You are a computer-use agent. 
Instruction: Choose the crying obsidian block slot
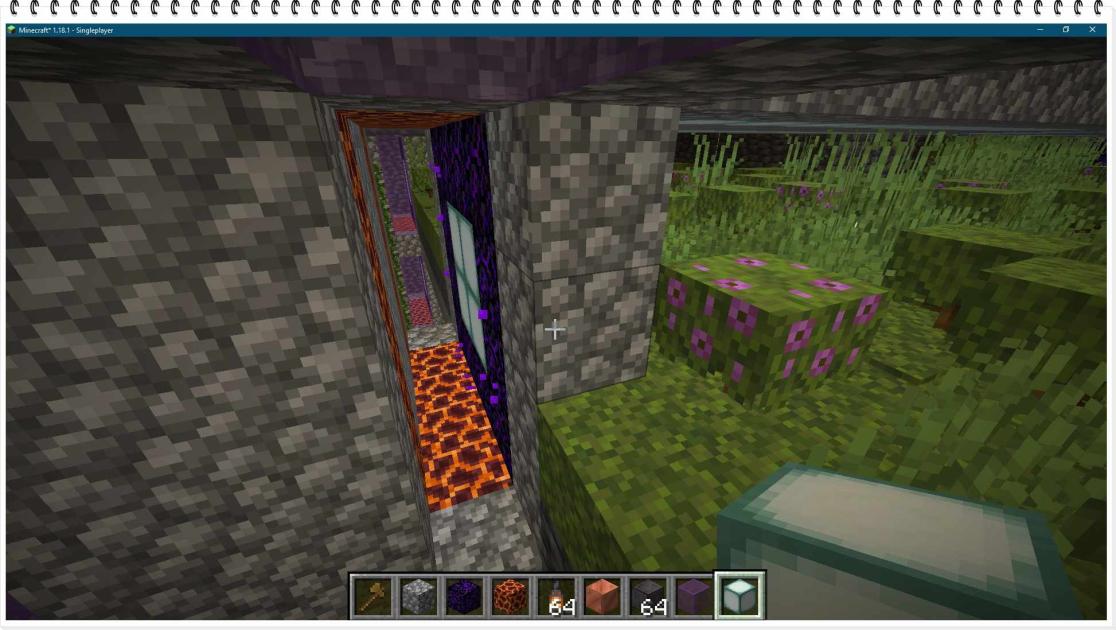point(465,596)
